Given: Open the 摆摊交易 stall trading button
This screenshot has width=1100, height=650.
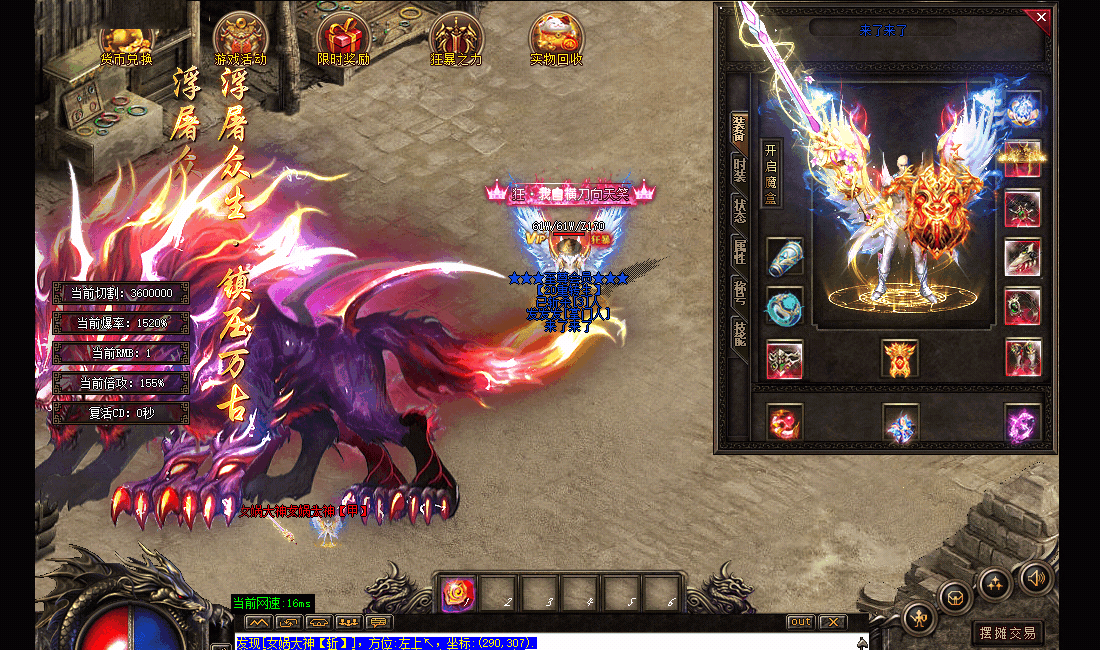Looking at the screenshot, I should tap(1007, 633).
